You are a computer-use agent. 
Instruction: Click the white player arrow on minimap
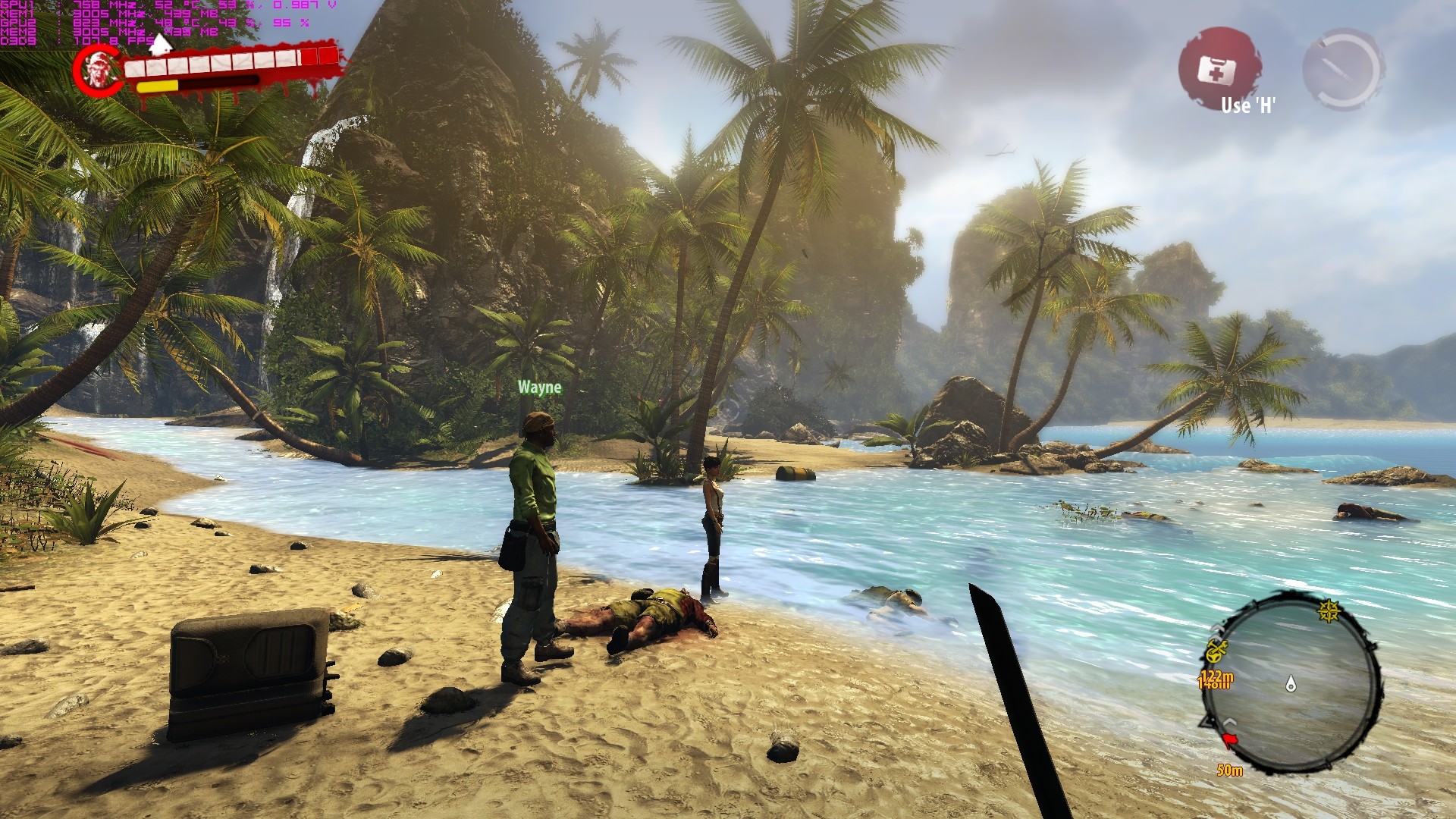1291,684
